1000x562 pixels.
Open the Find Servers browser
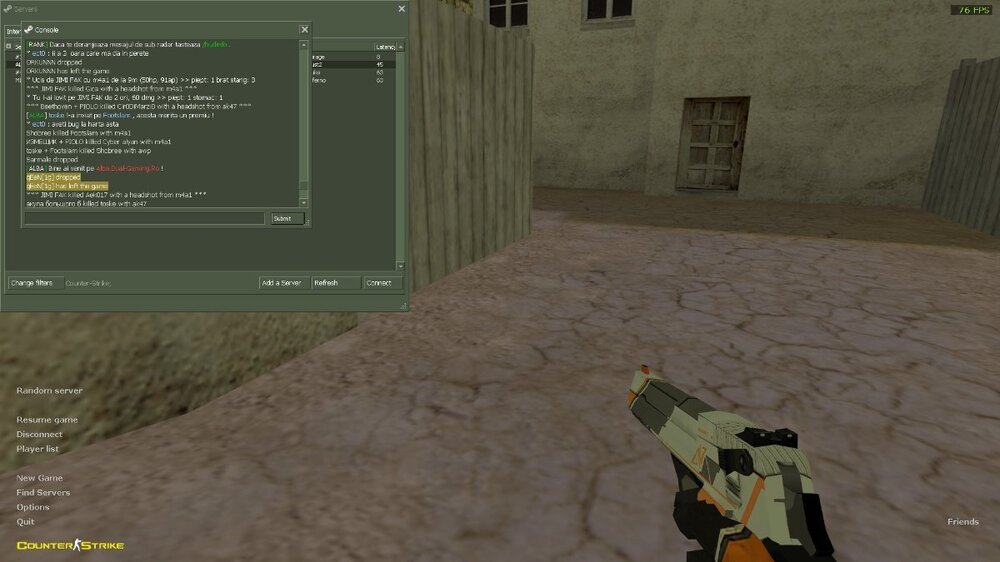pos(43,493)
